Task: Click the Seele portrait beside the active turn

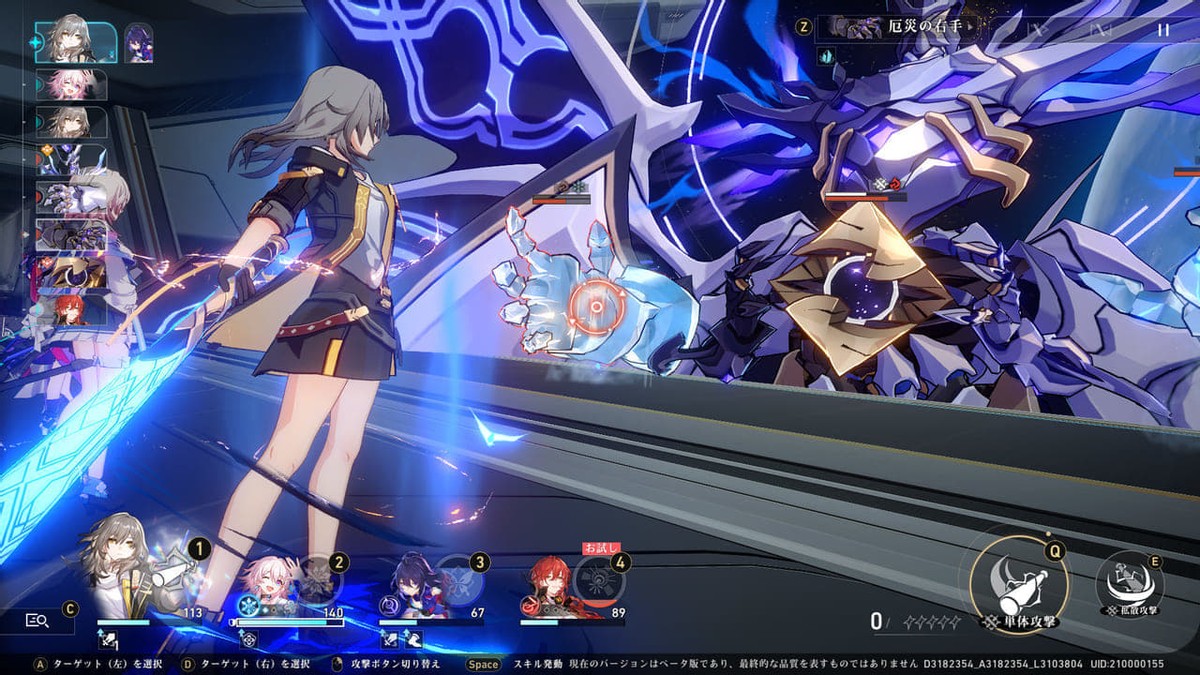Action: point(139,44)
